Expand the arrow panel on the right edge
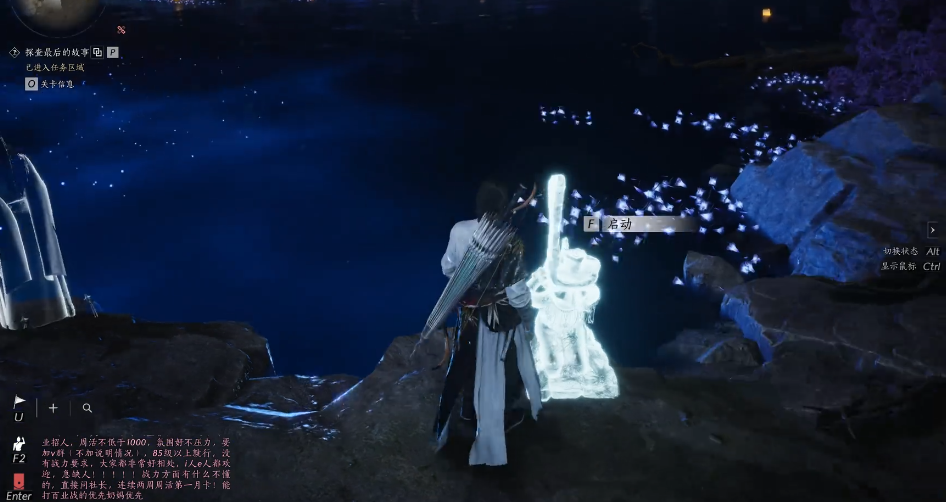Screen dimensions: 946x502 pyautogui.click(x=932, y=230)
